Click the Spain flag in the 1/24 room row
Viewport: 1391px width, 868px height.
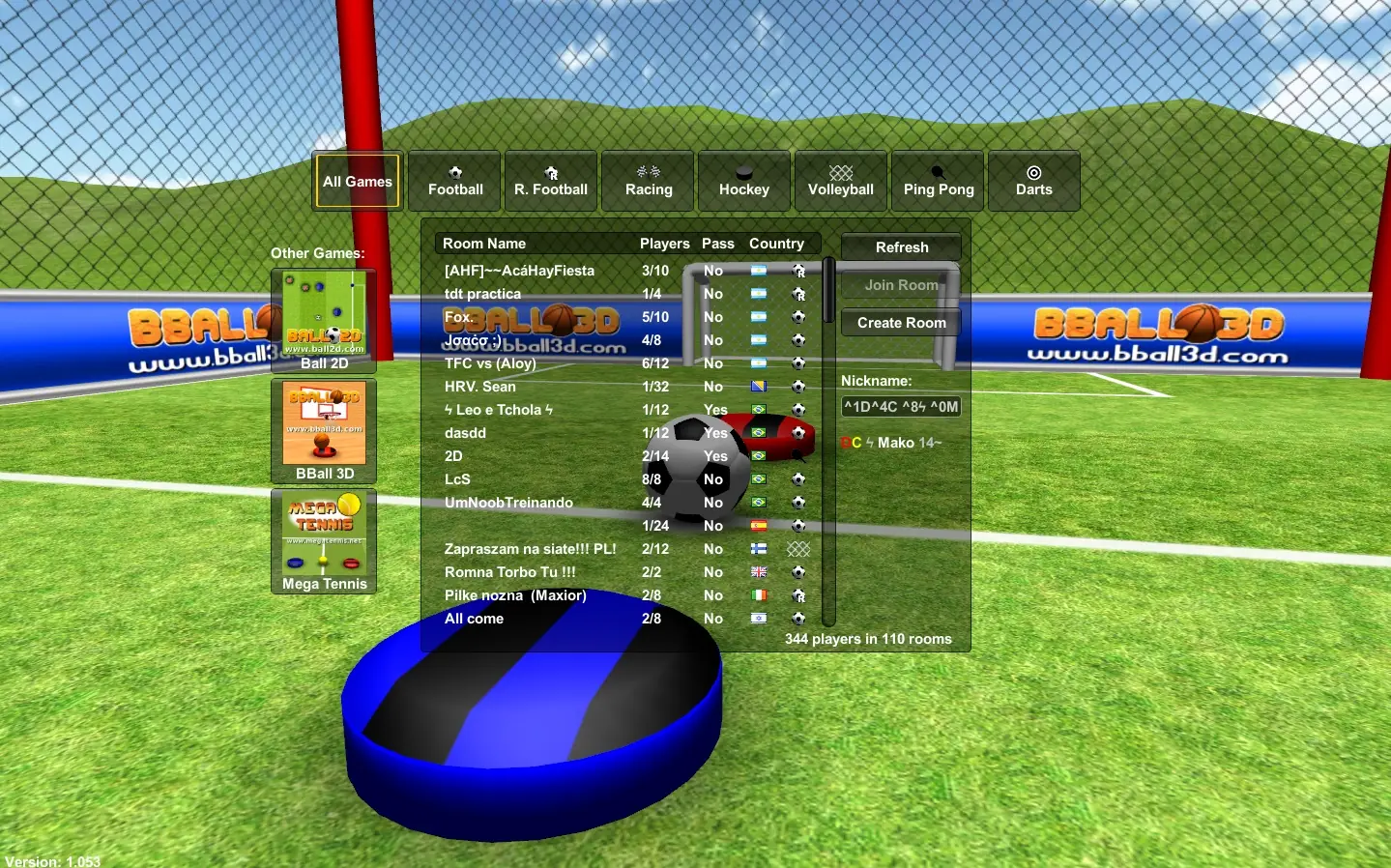pos(759,526)
